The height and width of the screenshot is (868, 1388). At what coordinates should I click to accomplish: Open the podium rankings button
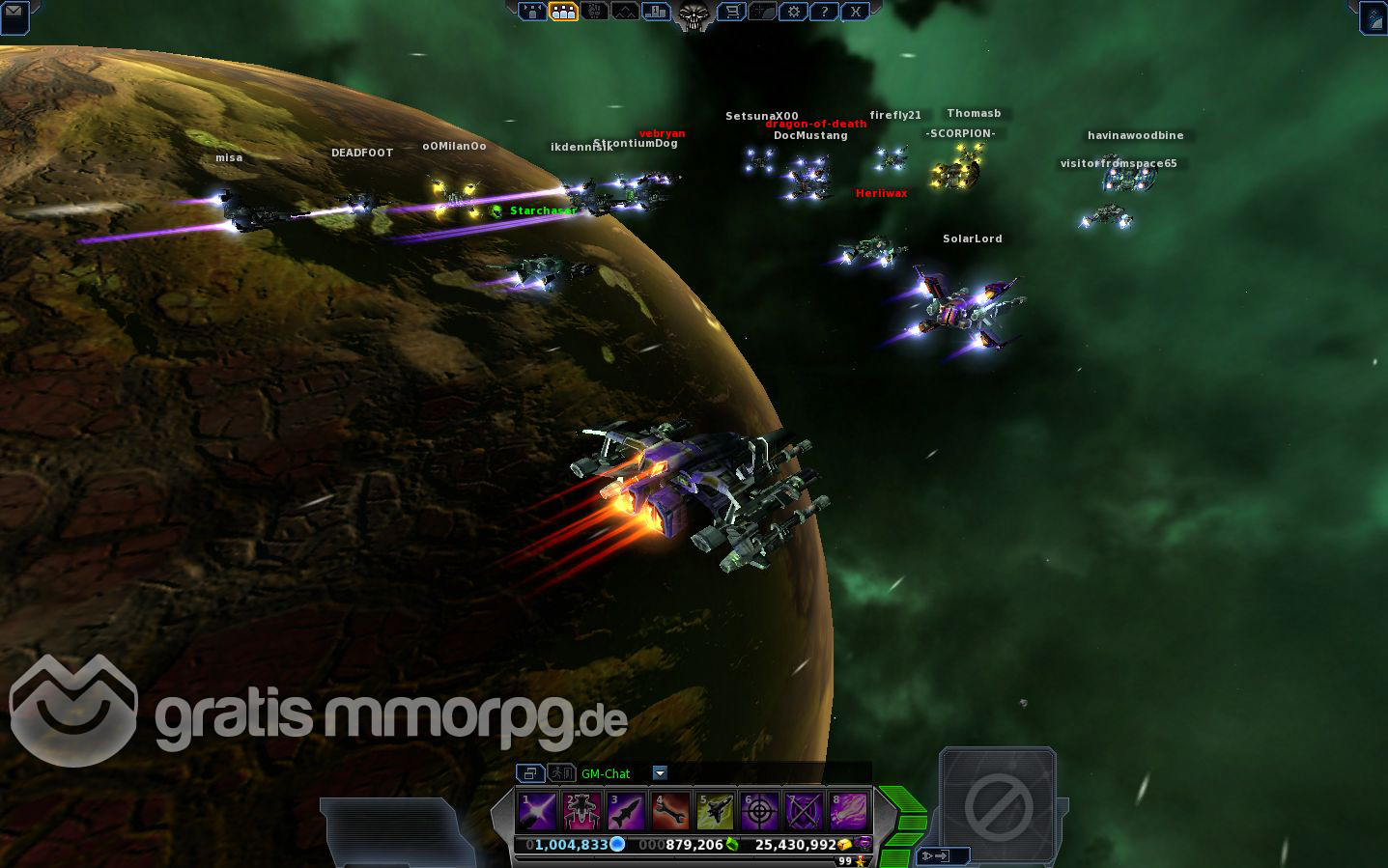[656, 12]
